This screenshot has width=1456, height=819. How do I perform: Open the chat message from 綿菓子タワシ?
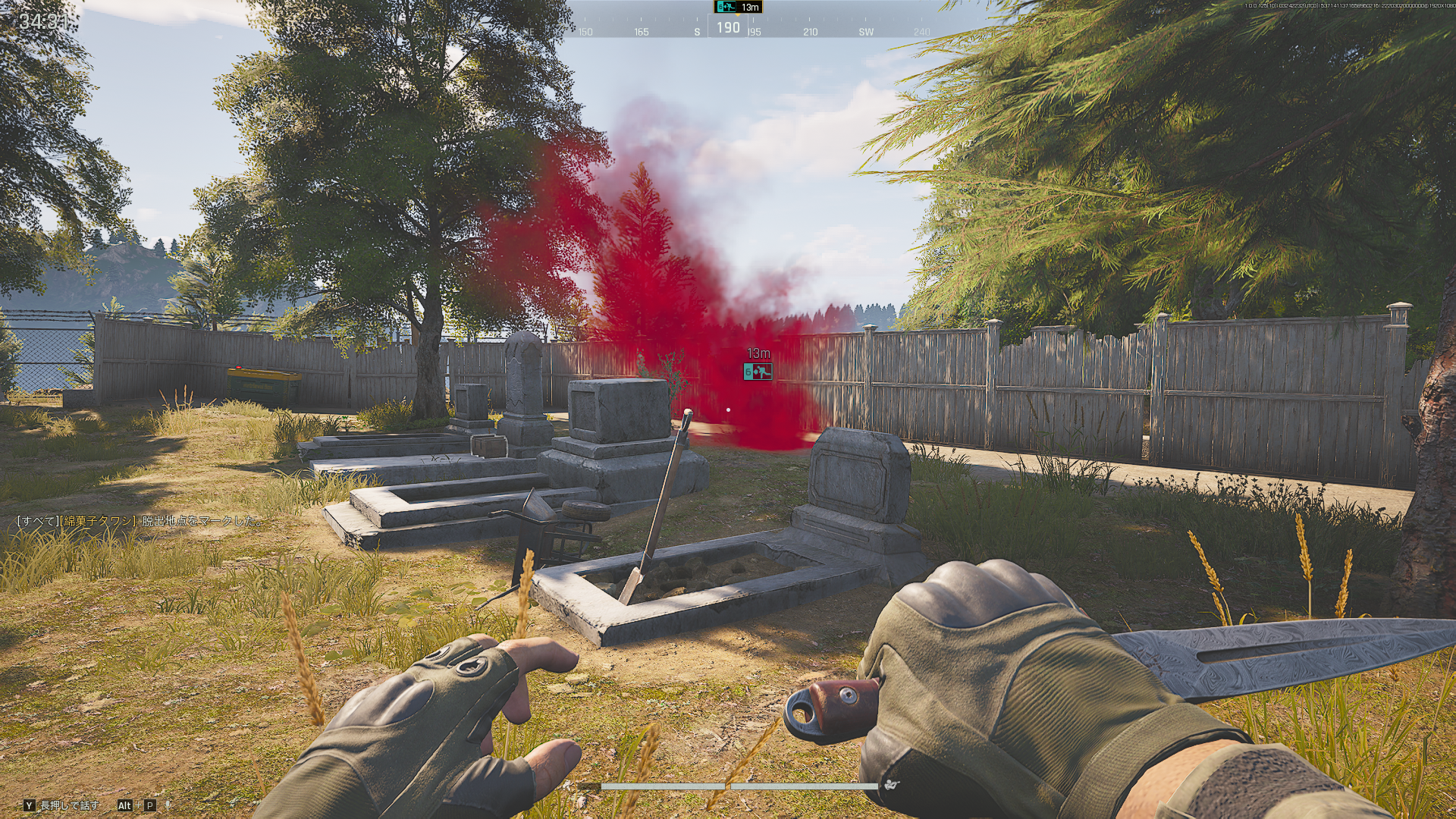(141, 521)
